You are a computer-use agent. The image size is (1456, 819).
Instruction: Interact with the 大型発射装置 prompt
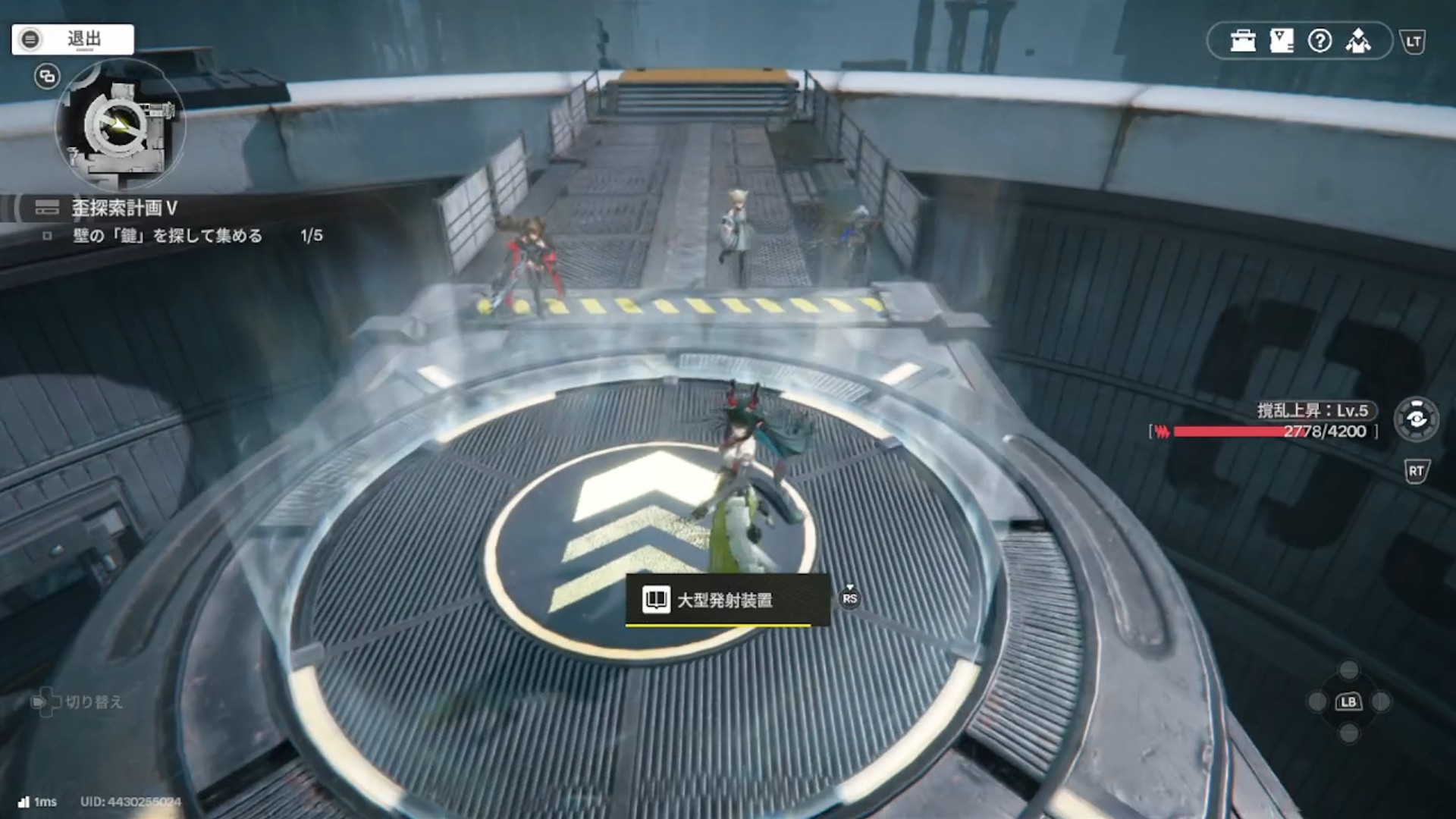pyautogui.click(x=726, y=600)
